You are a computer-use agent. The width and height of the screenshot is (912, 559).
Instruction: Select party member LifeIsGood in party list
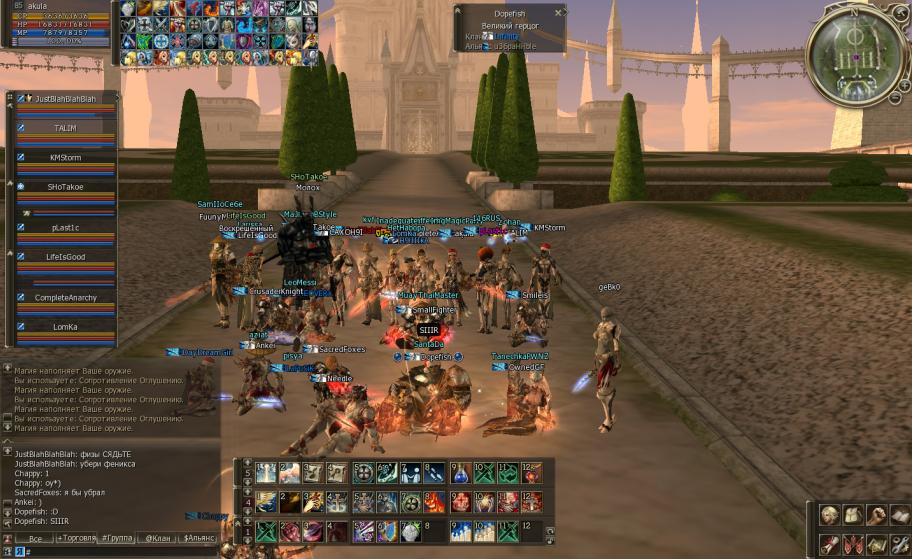pyautogui.click(x=65, y=257)
